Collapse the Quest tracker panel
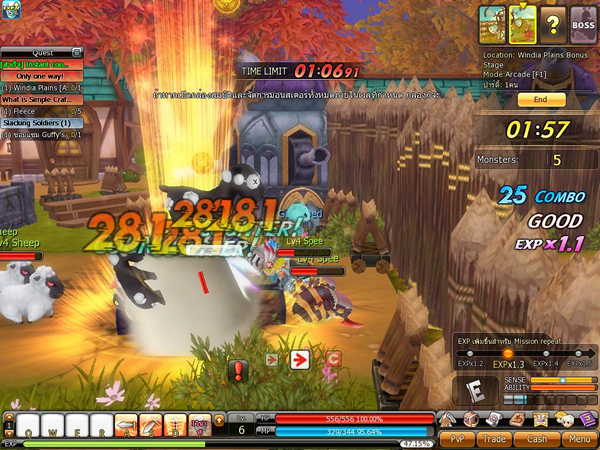 coord(76,52)
